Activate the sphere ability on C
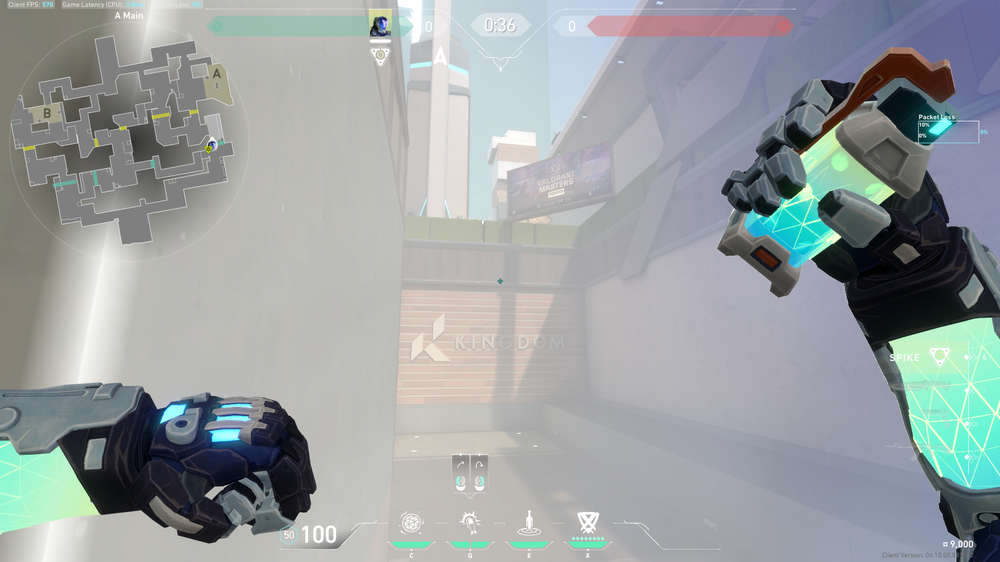This screenshot has height=562, width=1000. [410, 523]
